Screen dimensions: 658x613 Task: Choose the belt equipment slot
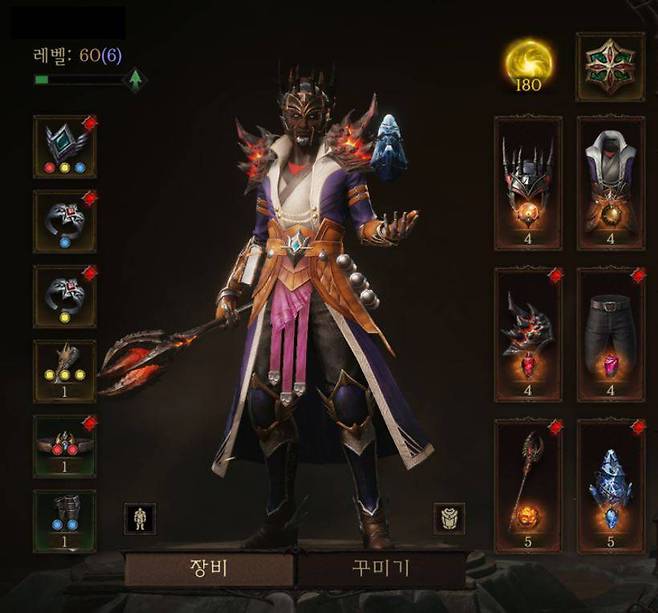[64, 445]
